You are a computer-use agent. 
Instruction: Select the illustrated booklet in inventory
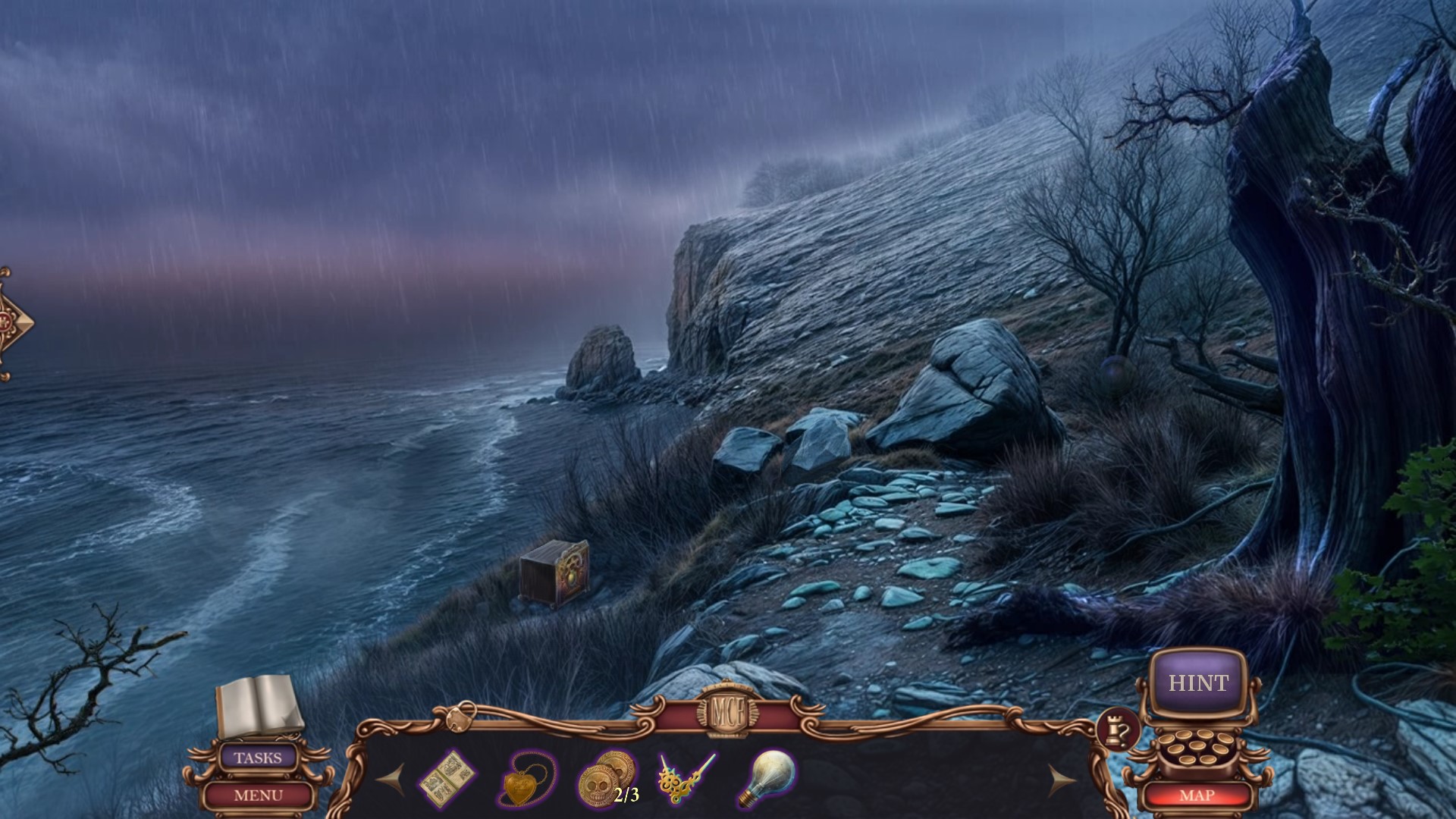click(448, 779)
